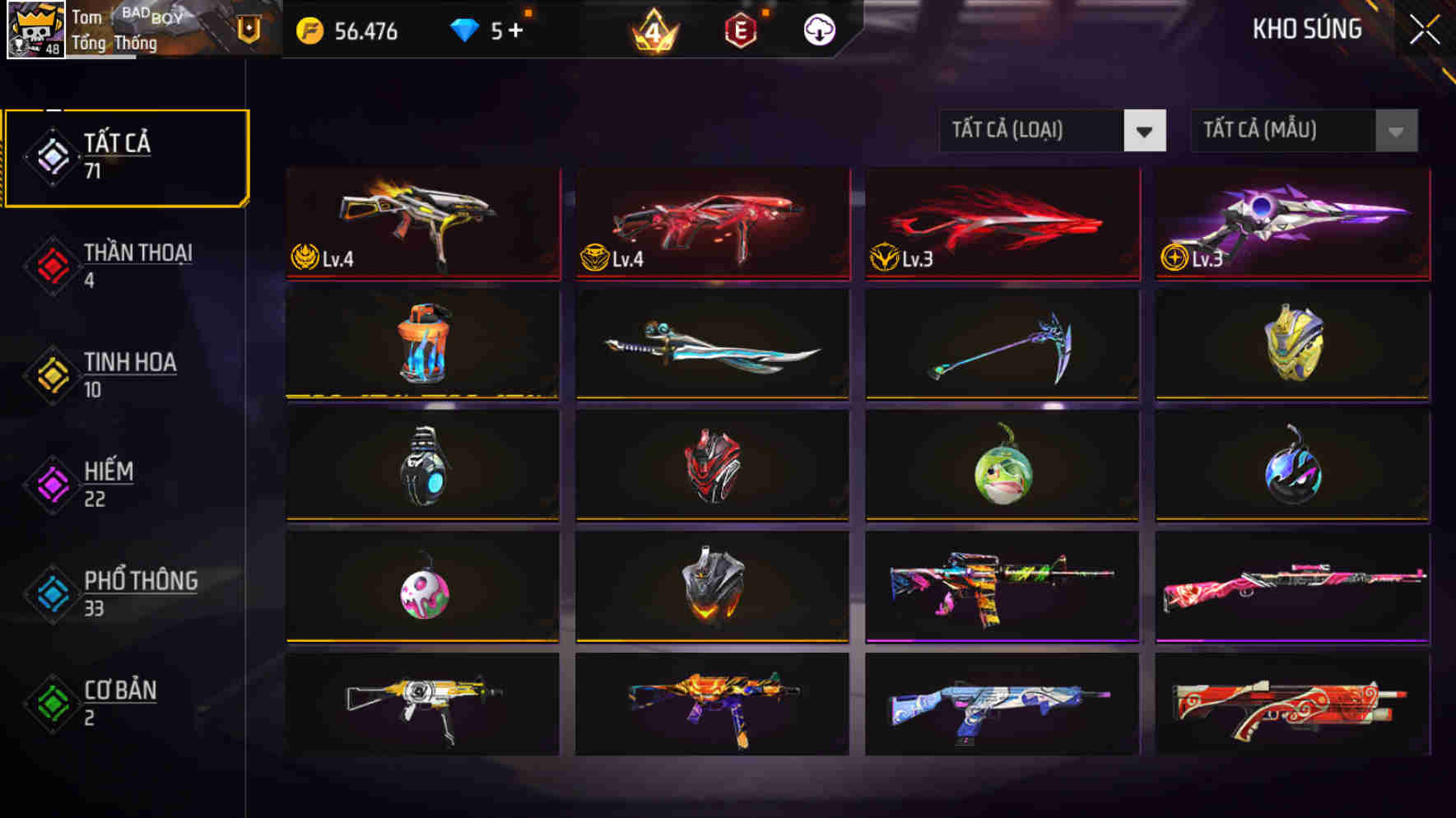1456x818 pixels.
Task: Click the arrow on the weapon type filter
Action: point(1145,130)
